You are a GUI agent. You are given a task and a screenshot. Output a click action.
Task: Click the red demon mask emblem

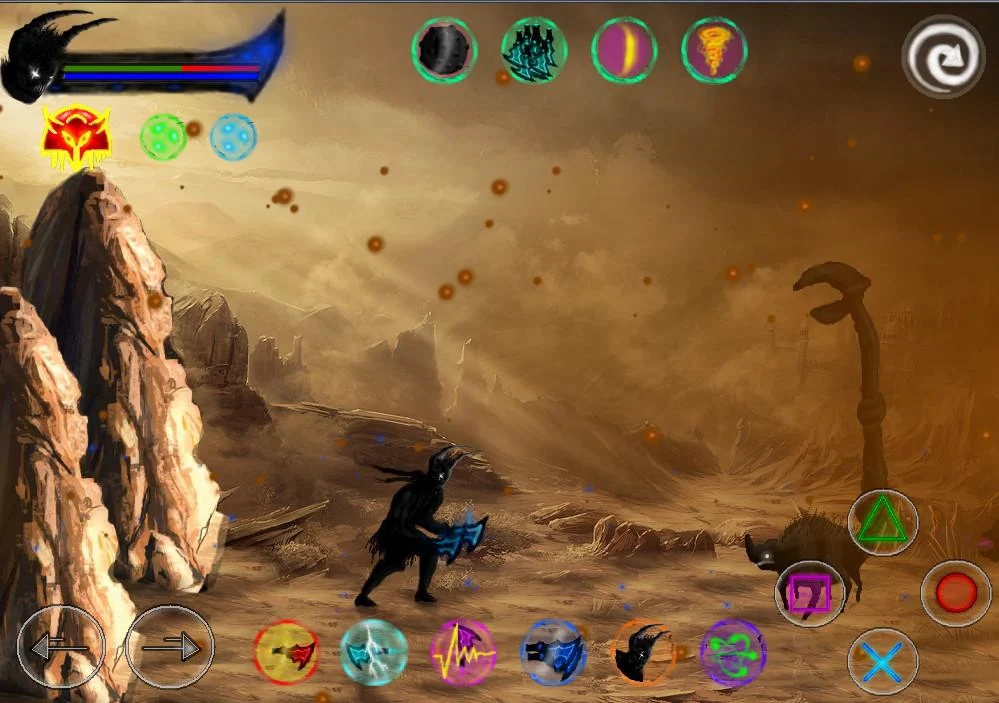point(76,137)
